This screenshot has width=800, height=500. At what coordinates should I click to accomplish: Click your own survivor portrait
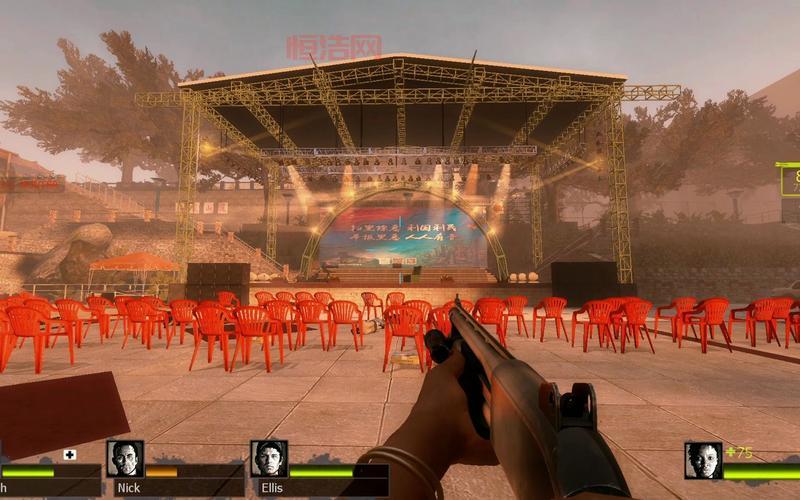(703, 460)
